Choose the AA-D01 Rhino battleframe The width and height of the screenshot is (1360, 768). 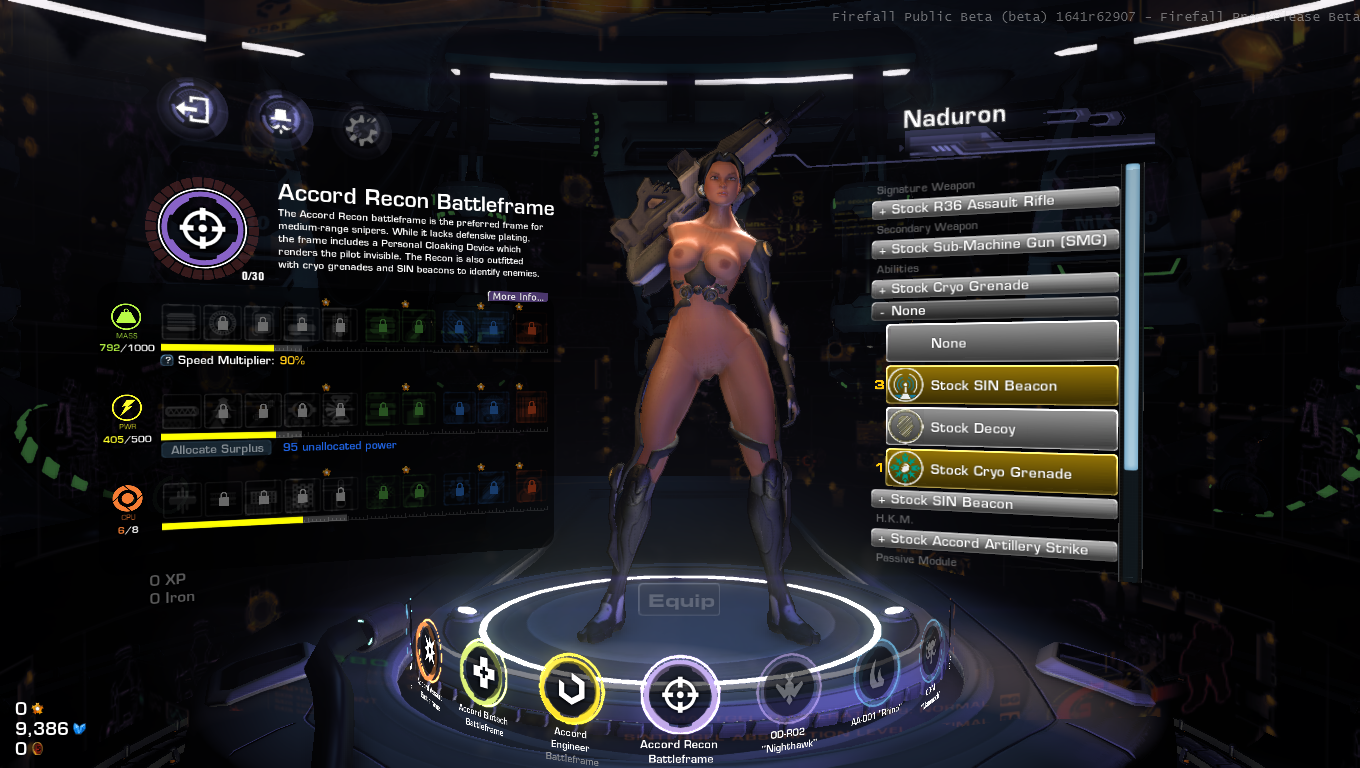click(x=876, y=678)
